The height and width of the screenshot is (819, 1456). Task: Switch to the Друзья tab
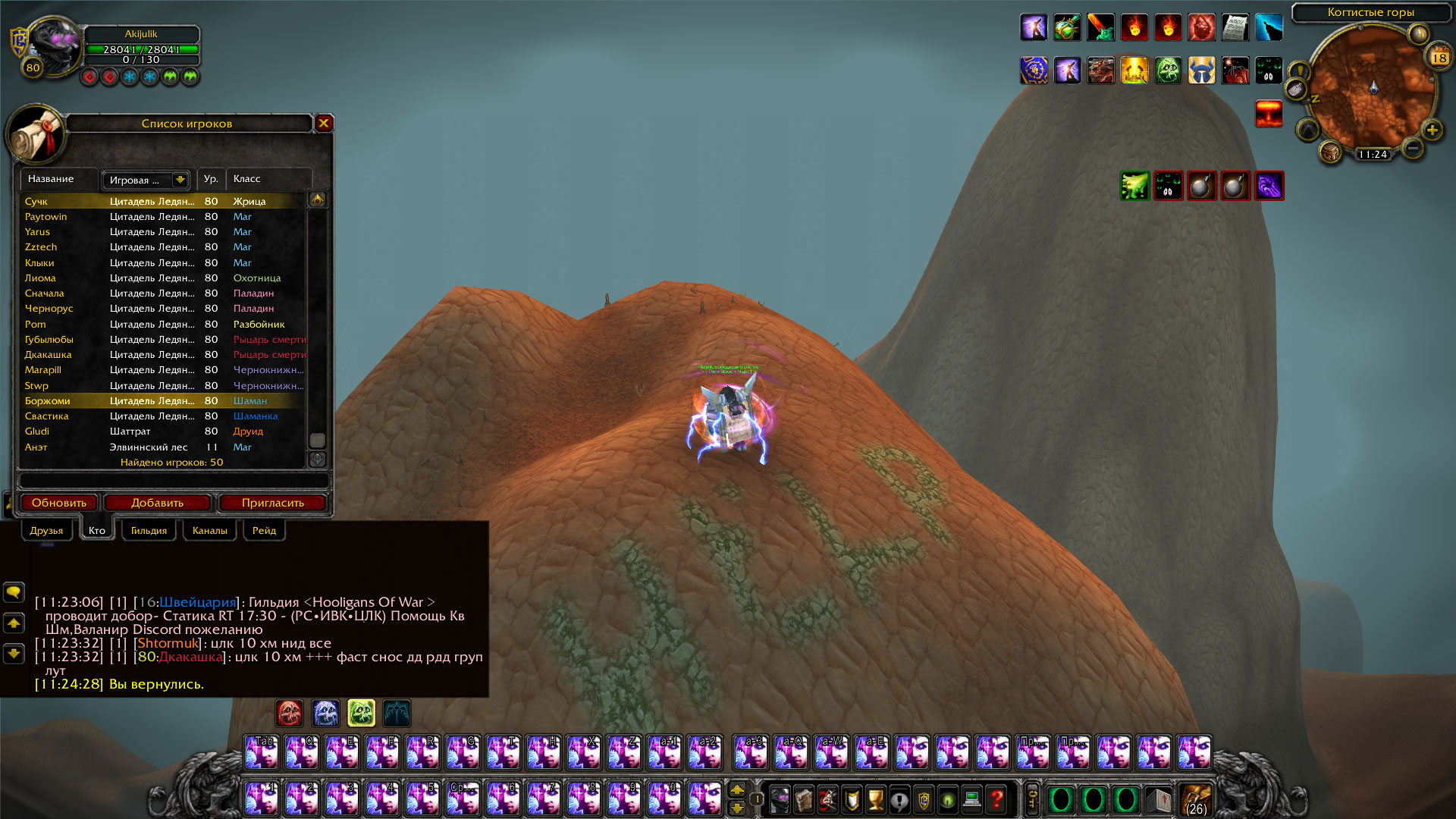tap(46, 531)
